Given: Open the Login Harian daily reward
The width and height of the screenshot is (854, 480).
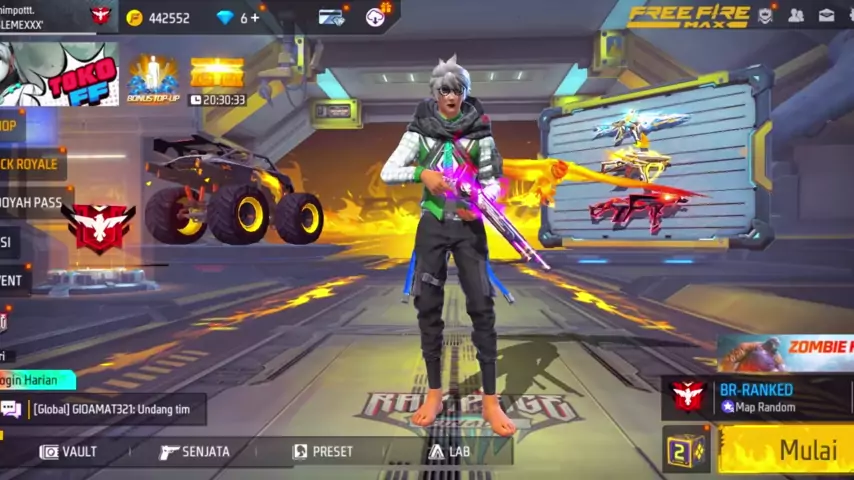Looking at the screenshot, I should pos(36,380).
